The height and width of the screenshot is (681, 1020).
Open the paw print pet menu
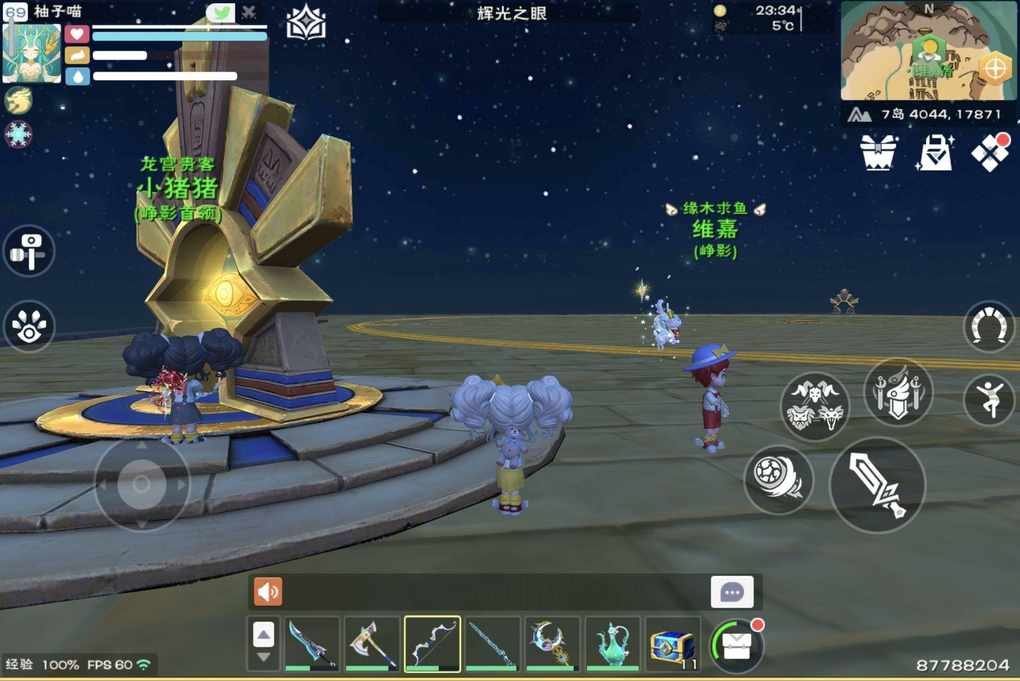click(x=28, y=326)
